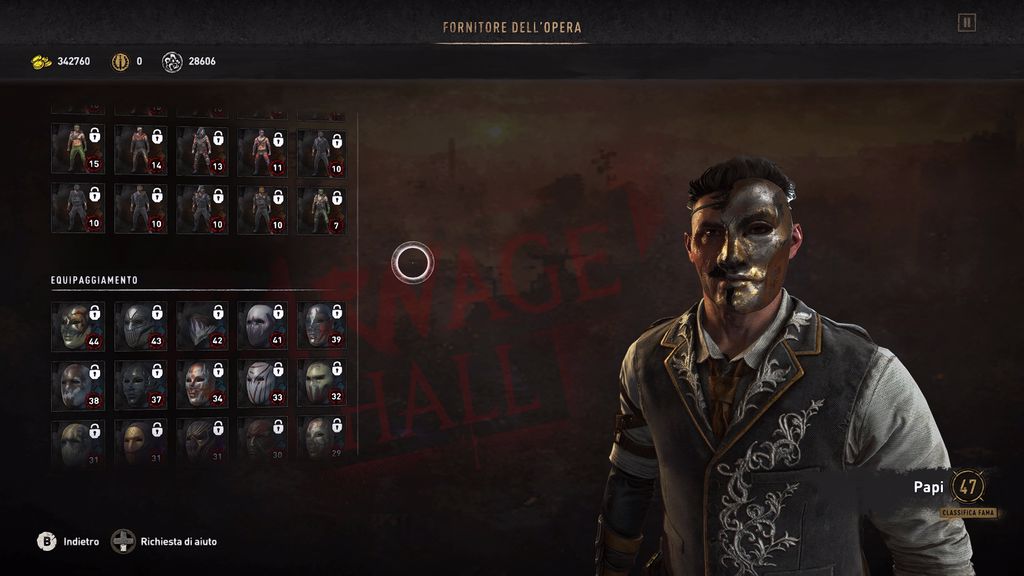Image resolution: width=1024 pixels, height=576 pixels.
Task: Choose the red-white mask marked 34
Action: (201, 384)
